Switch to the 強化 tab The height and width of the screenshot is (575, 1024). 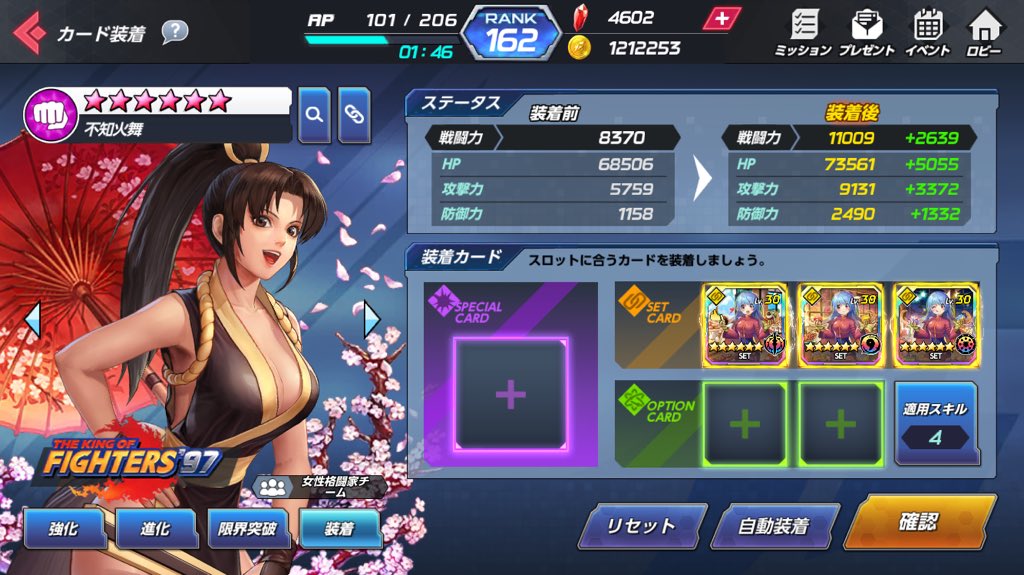pos(63,530)
